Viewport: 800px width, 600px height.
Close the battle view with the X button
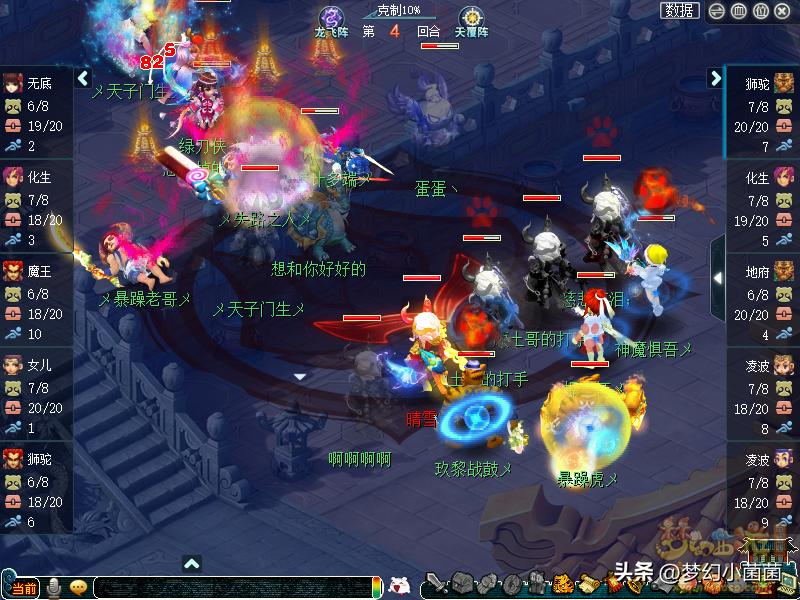pyautogui.click(x=783, y=11)
